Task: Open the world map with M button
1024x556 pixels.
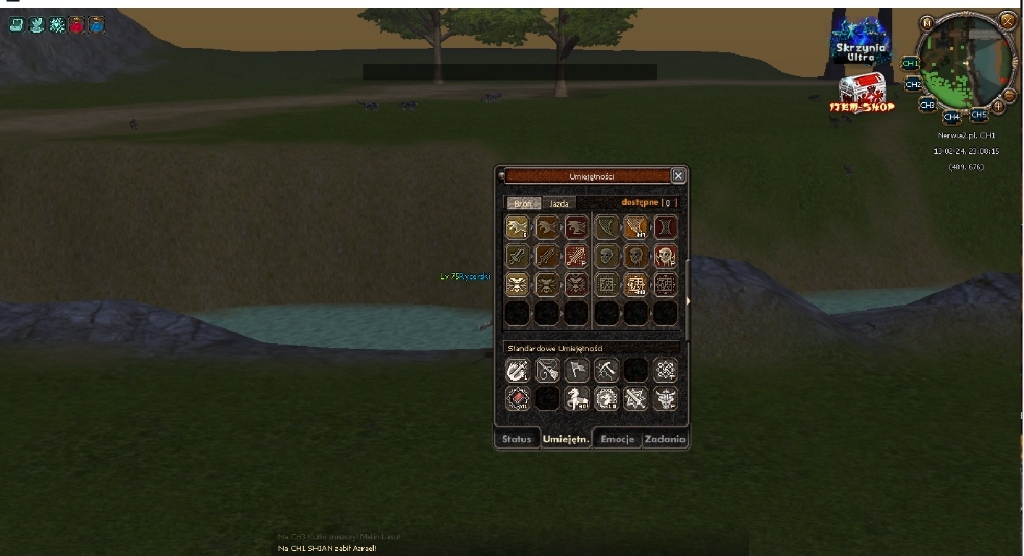Action: [x=927, y=22]
